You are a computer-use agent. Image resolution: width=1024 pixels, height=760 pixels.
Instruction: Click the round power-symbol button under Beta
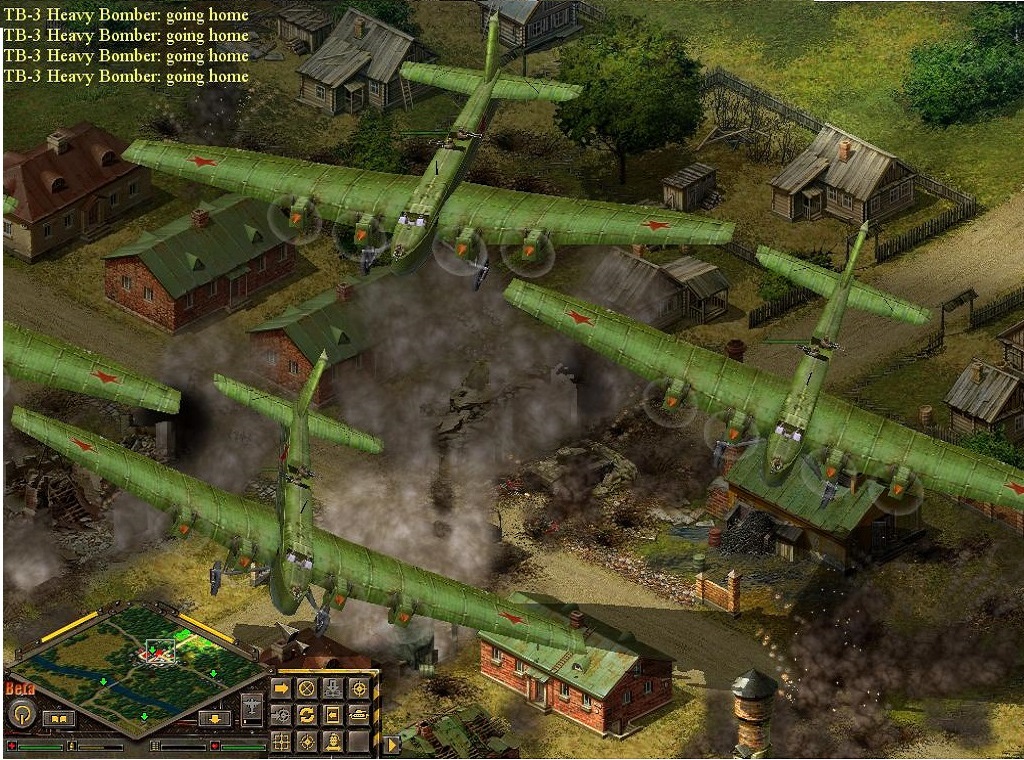pos(20,714)
